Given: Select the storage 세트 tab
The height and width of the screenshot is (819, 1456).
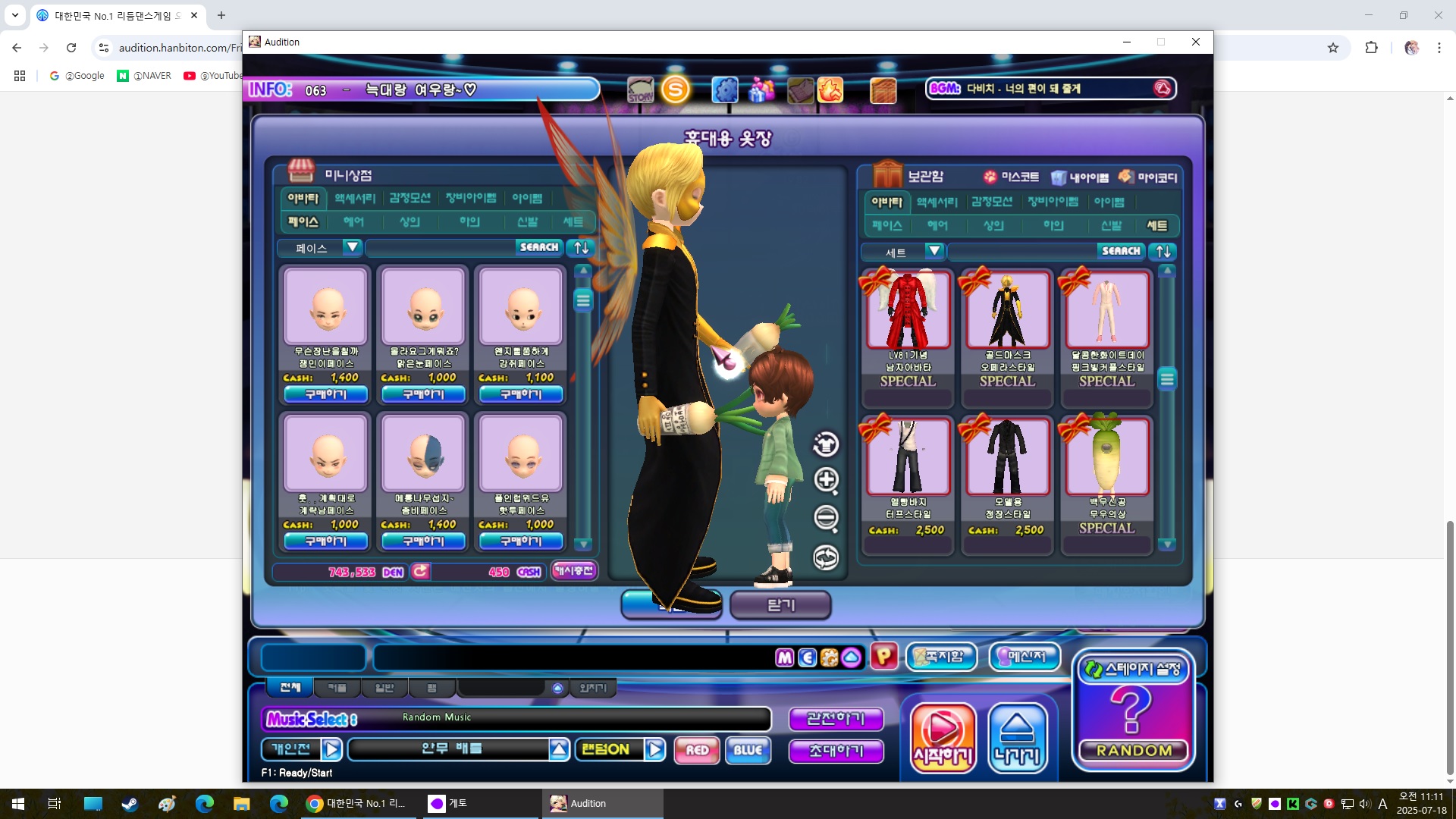Looking at the screenshot, I should click(1156, 226).
